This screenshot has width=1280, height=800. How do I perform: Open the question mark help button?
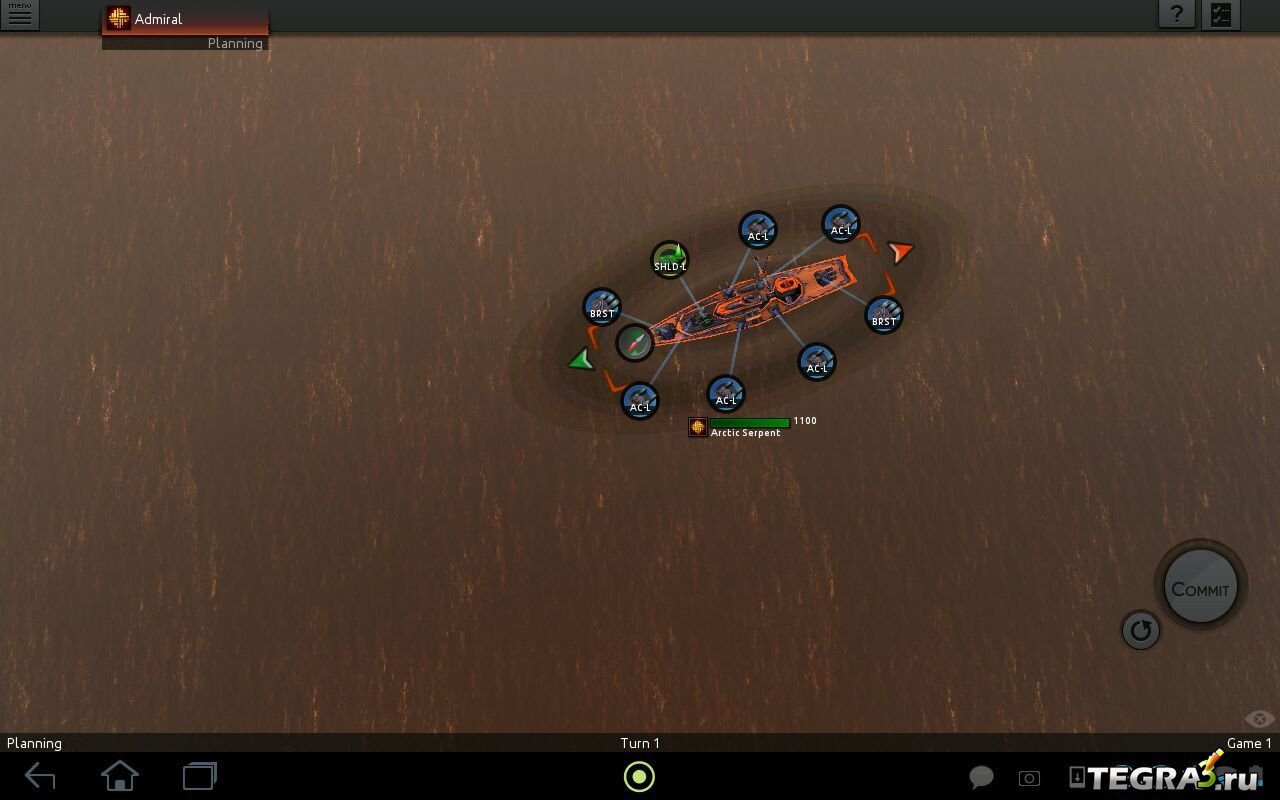[x=1177, y=15]
